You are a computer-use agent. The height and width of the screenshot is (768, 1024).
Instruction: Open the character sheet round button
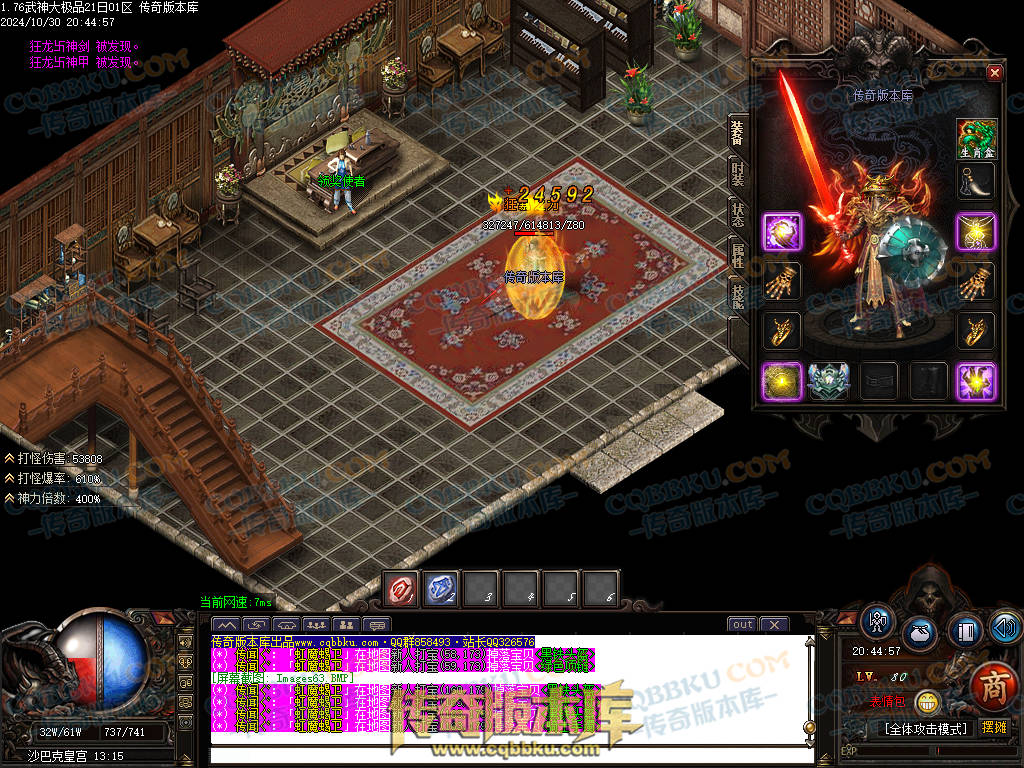pos(879,621)
